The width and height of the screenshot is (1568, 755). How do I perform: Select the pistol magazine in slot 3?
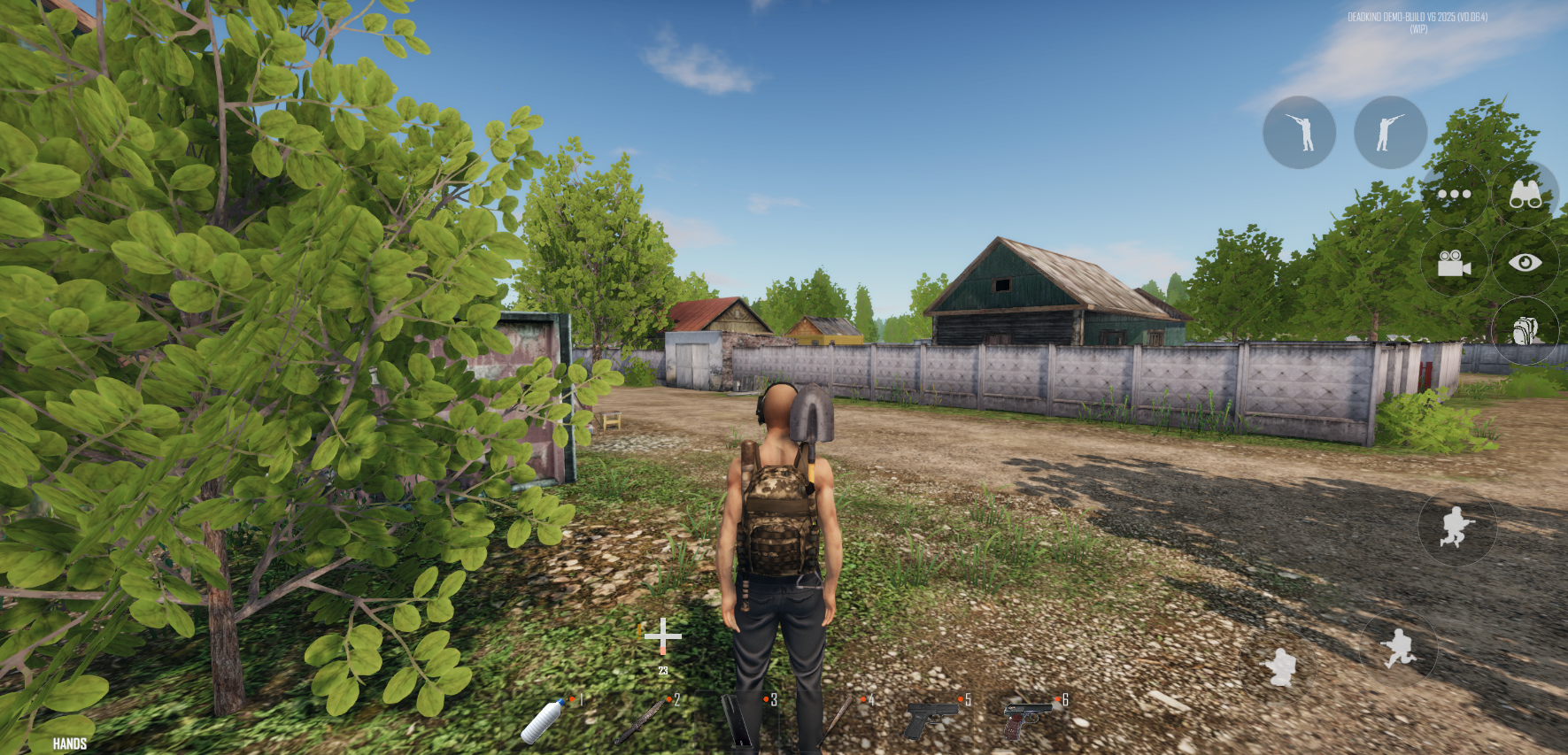click(740, 719)
